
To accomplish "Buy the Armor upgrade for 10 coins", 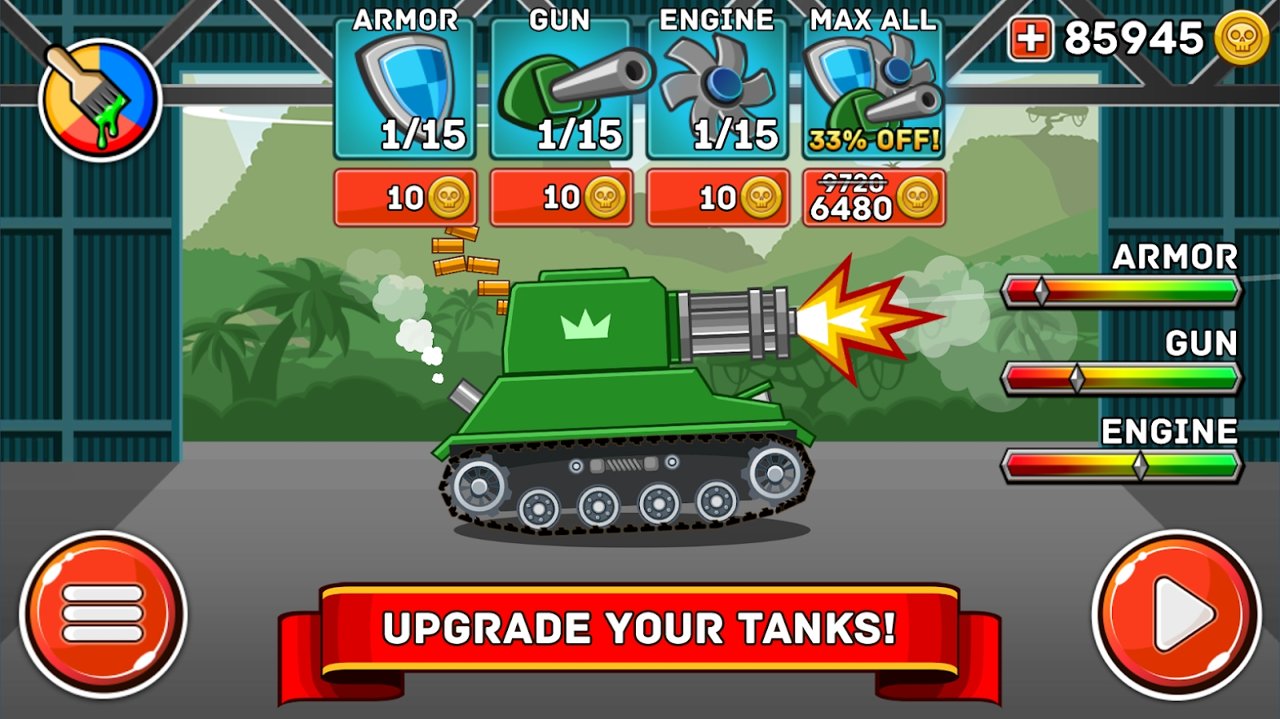I will pyautogui.click(x=405, y=198).
